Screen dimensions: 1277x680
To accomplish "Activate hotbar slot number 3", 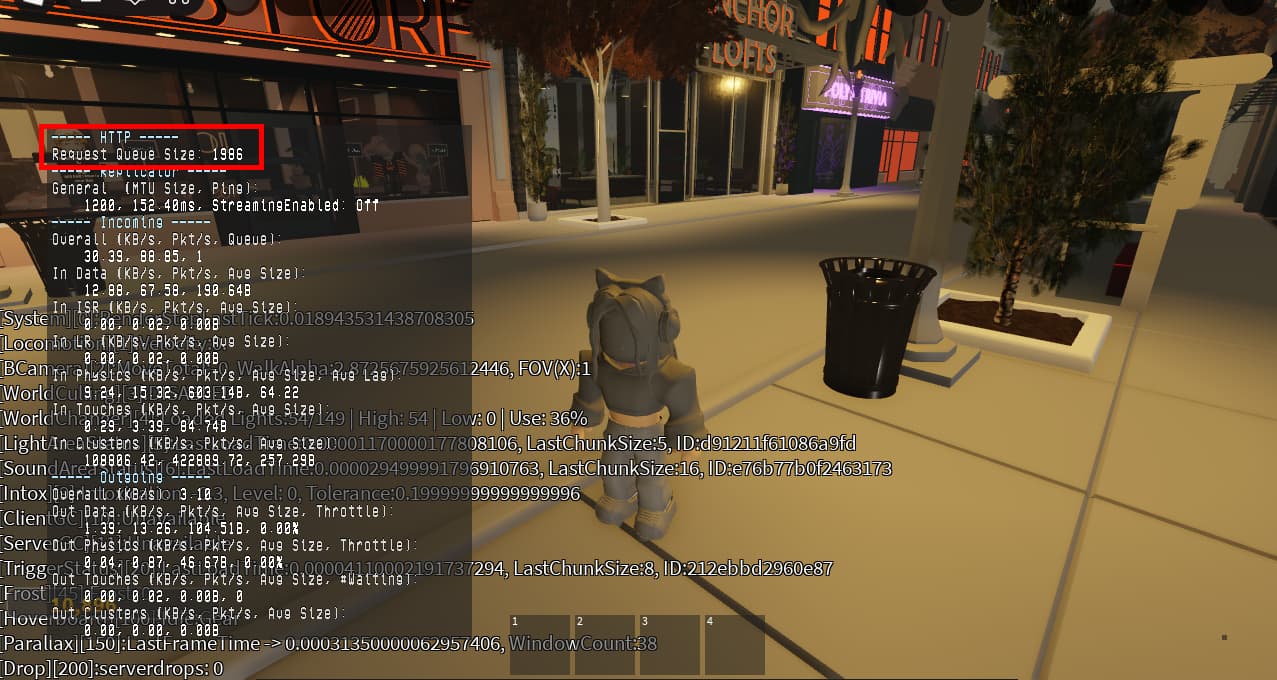I will 669,644.
